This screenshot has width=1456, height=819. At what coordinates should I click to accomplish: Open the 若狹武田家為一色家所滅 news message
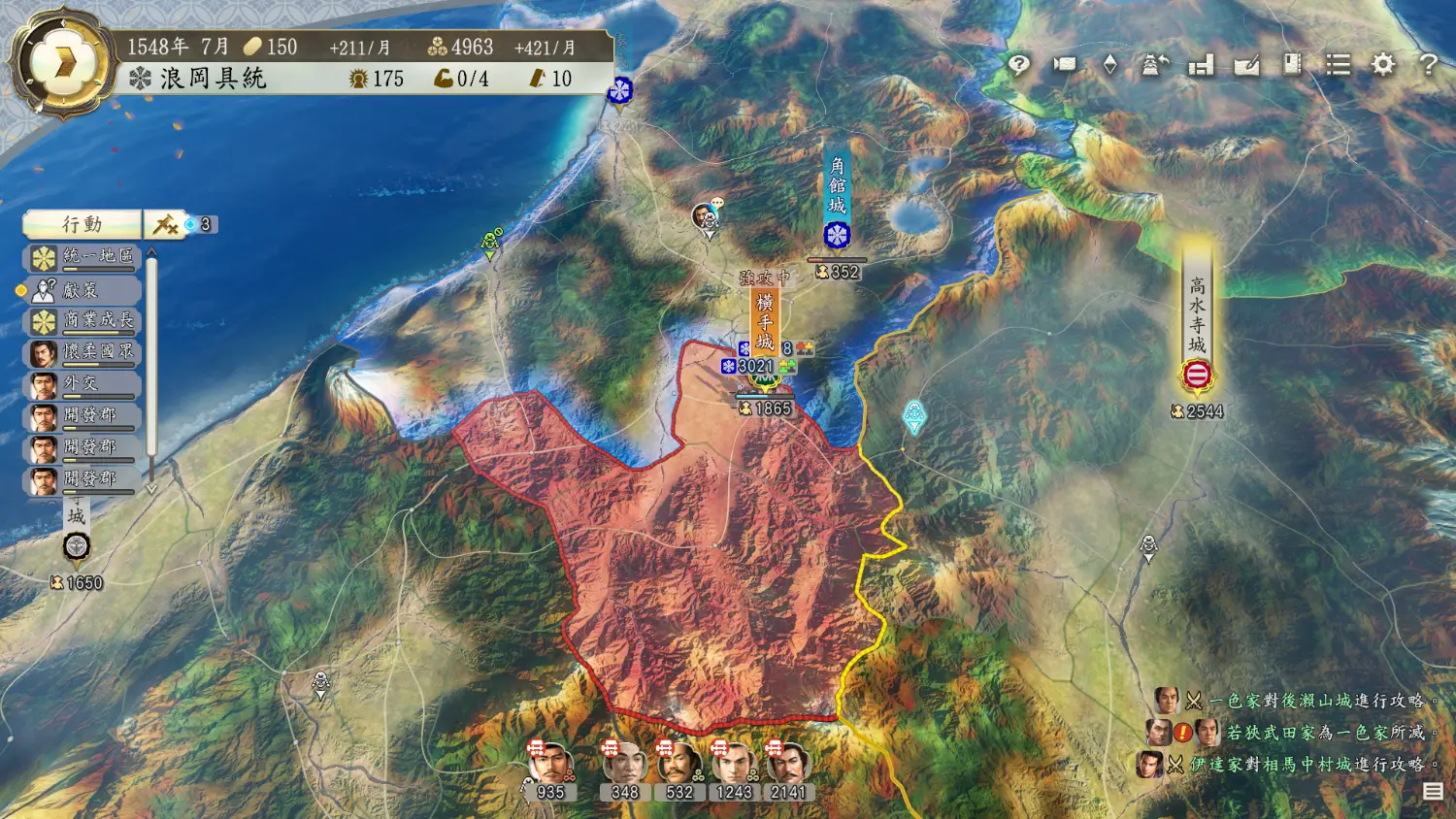[x=1324, y=733]
